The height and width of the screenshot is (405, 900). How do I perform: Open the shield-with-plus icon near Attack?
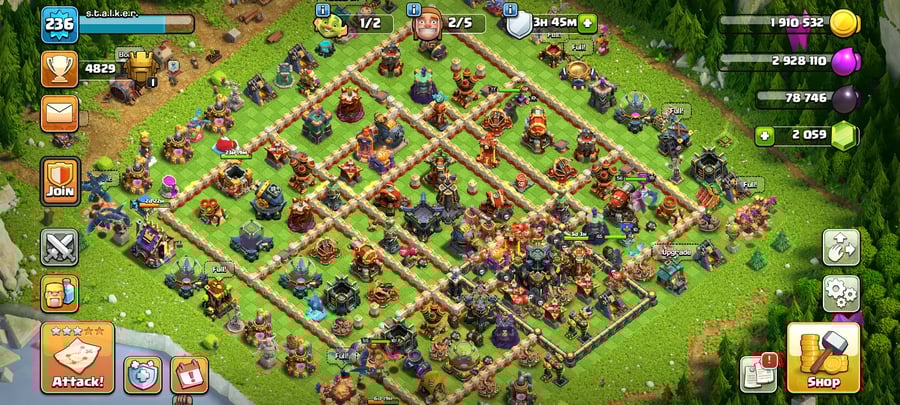click(142, 374)
